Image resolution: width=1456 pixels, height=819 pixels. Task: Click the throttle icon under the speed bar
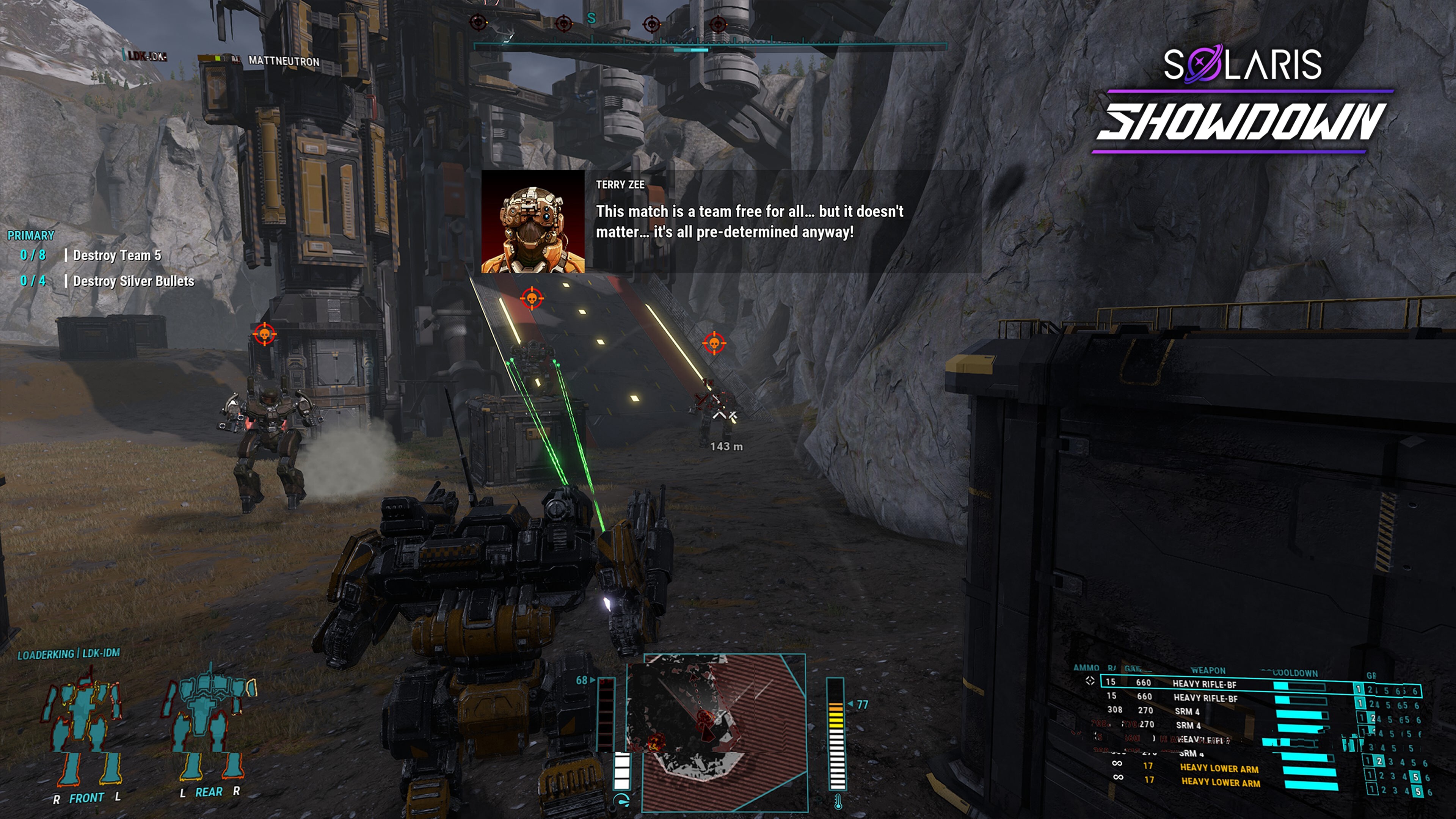click(621, 802)
